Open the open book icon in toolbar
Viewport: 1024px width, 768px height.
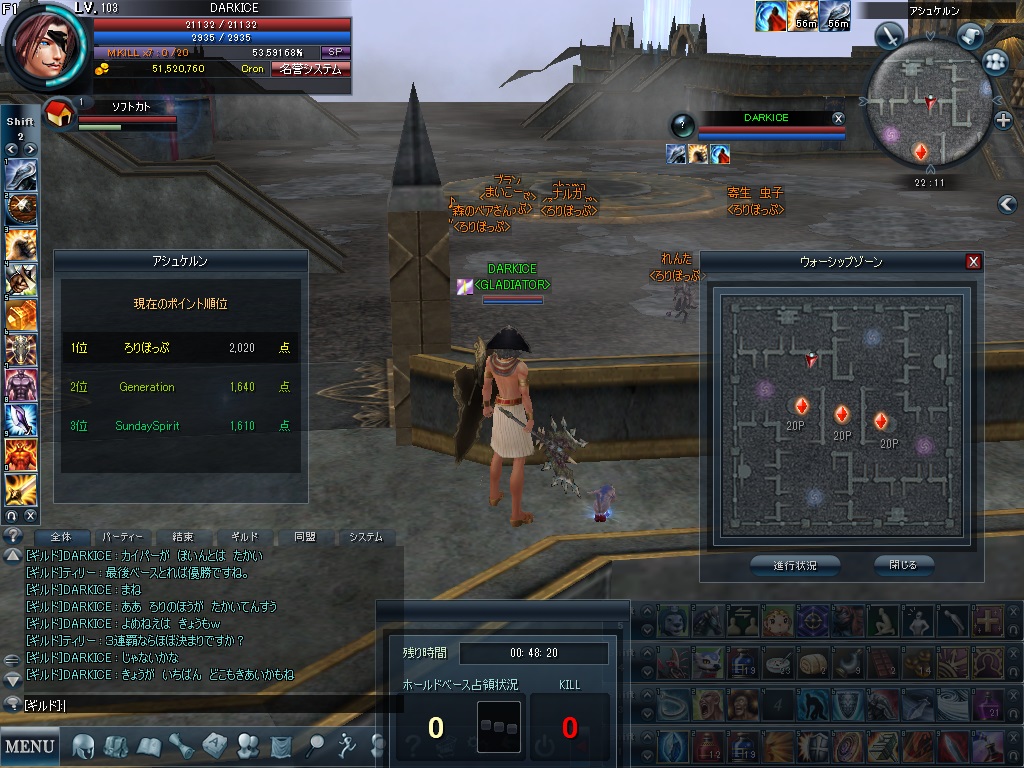148,746
